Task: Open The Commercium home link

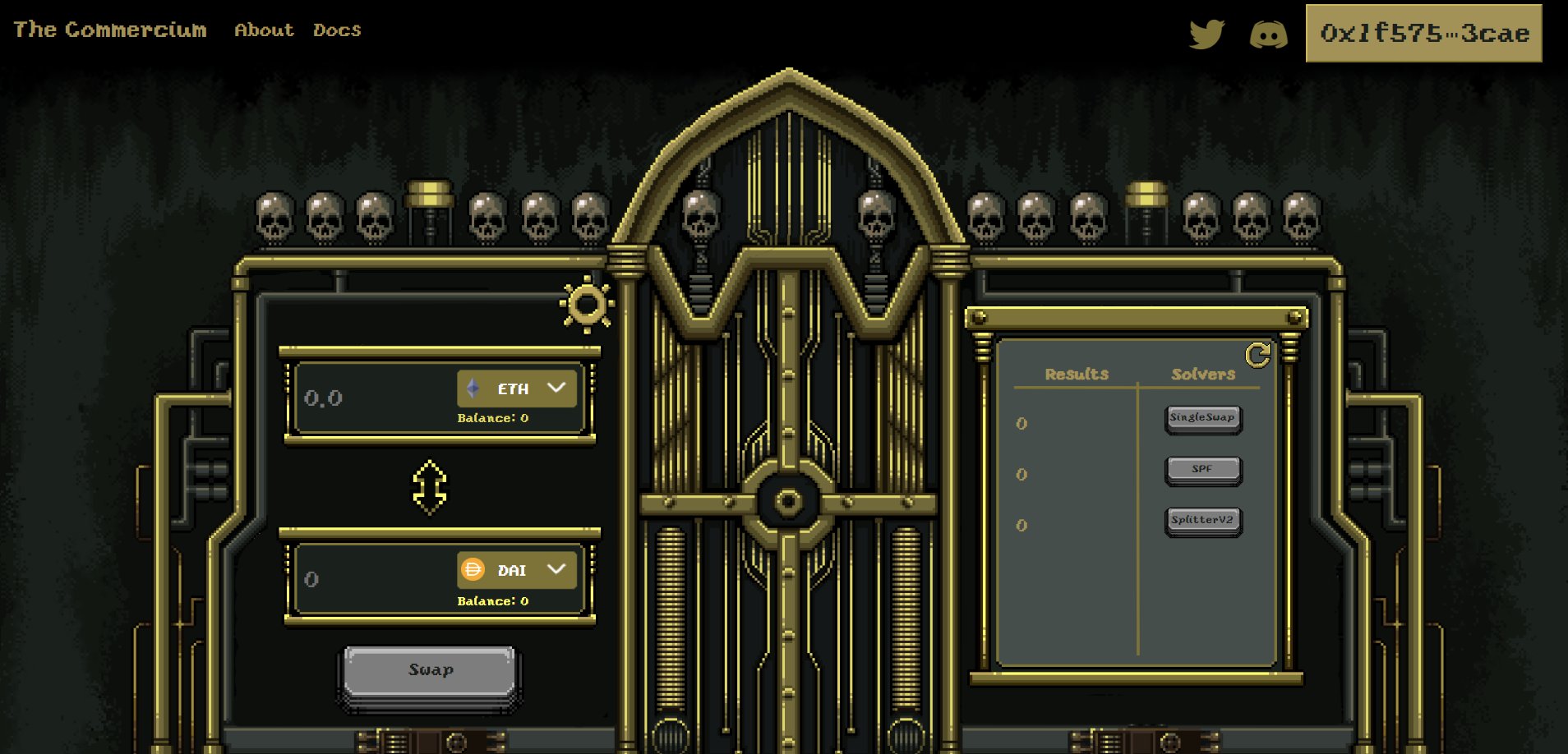Action: (x=110, y=30)
